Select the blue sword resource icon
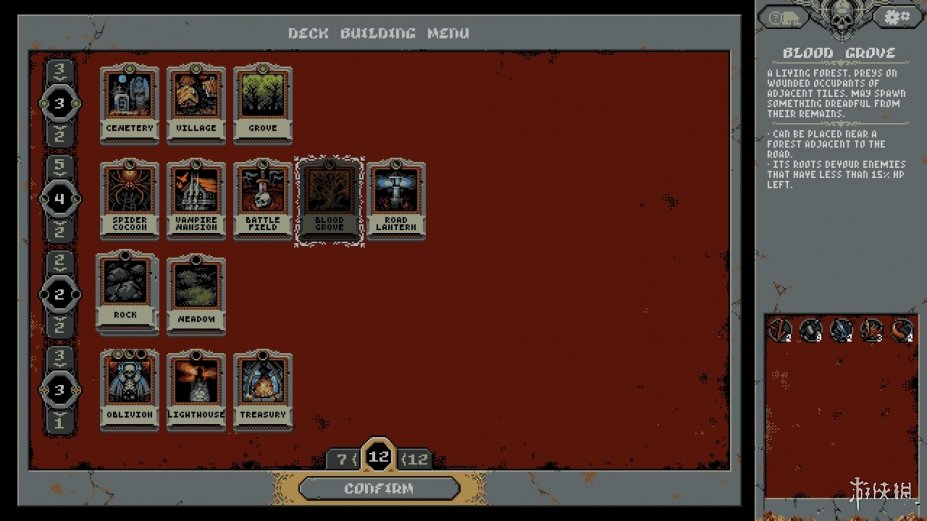Image resolution: width=927 pixels, height=521 pixels. coord(842,330)
